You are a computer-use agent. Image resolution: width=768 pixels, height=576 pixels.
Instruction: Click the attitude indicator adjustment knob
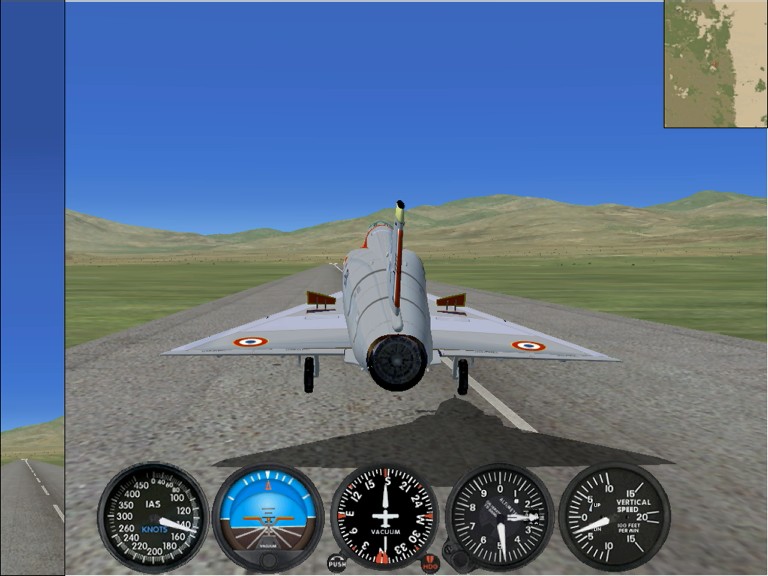point(268,558)
